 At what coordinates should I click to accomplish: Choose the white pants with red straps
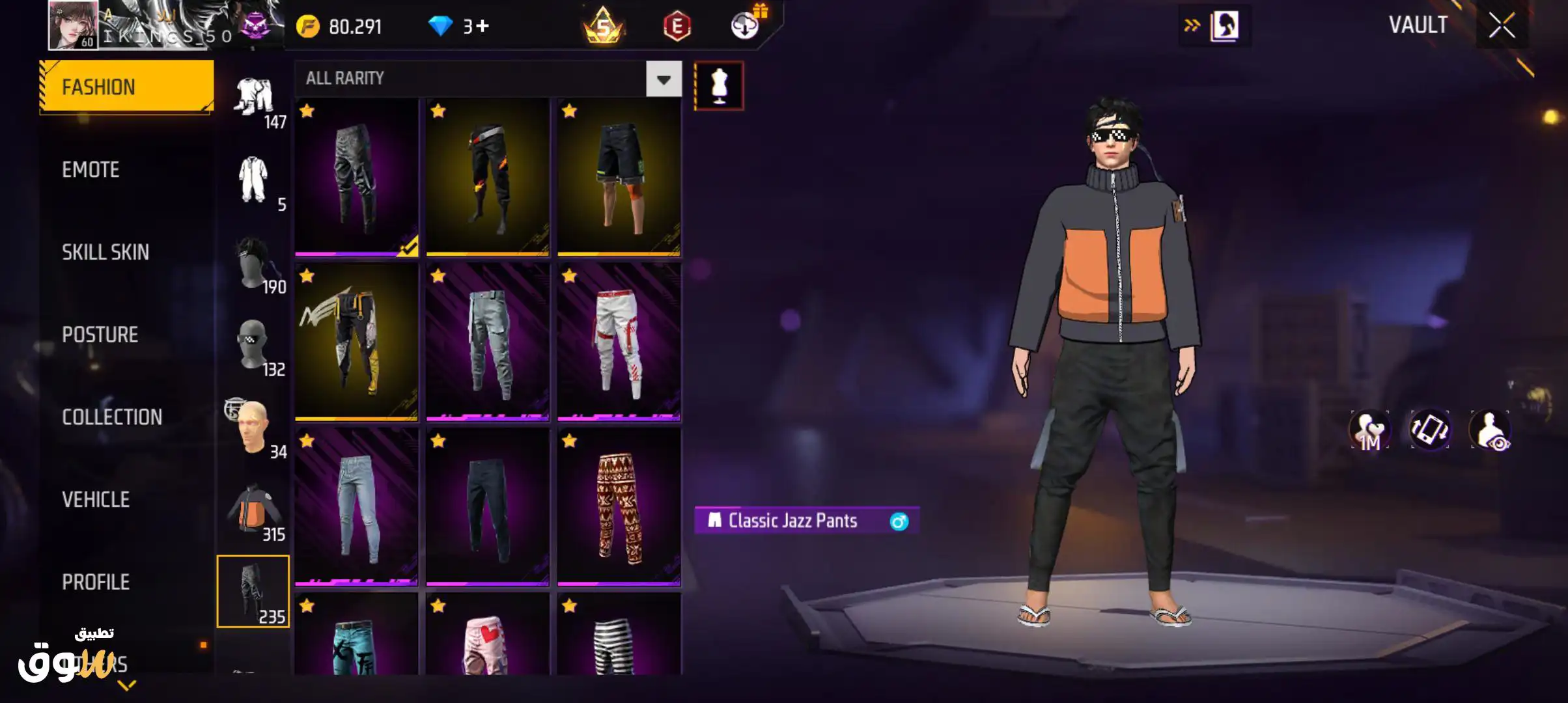[619, 342]
